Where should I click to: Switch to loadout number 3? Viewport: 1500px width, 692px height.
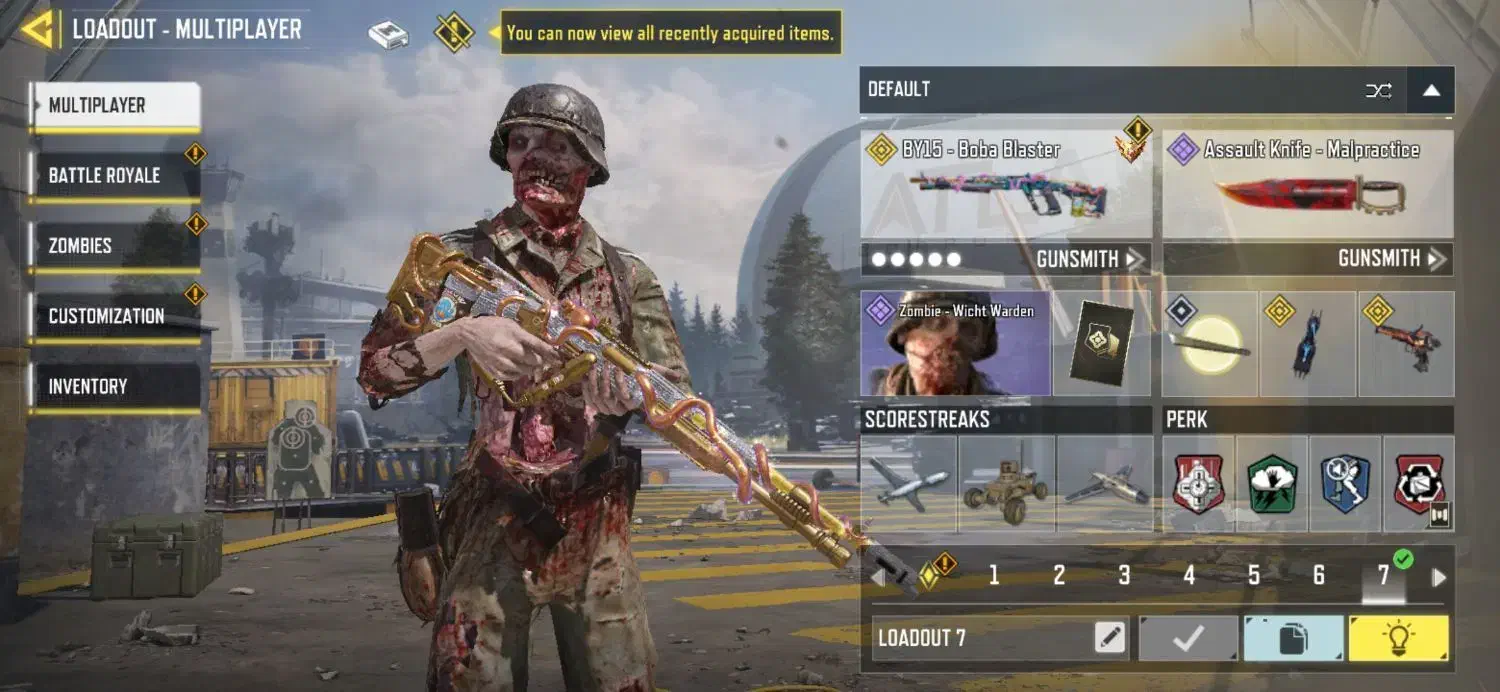1124,575
